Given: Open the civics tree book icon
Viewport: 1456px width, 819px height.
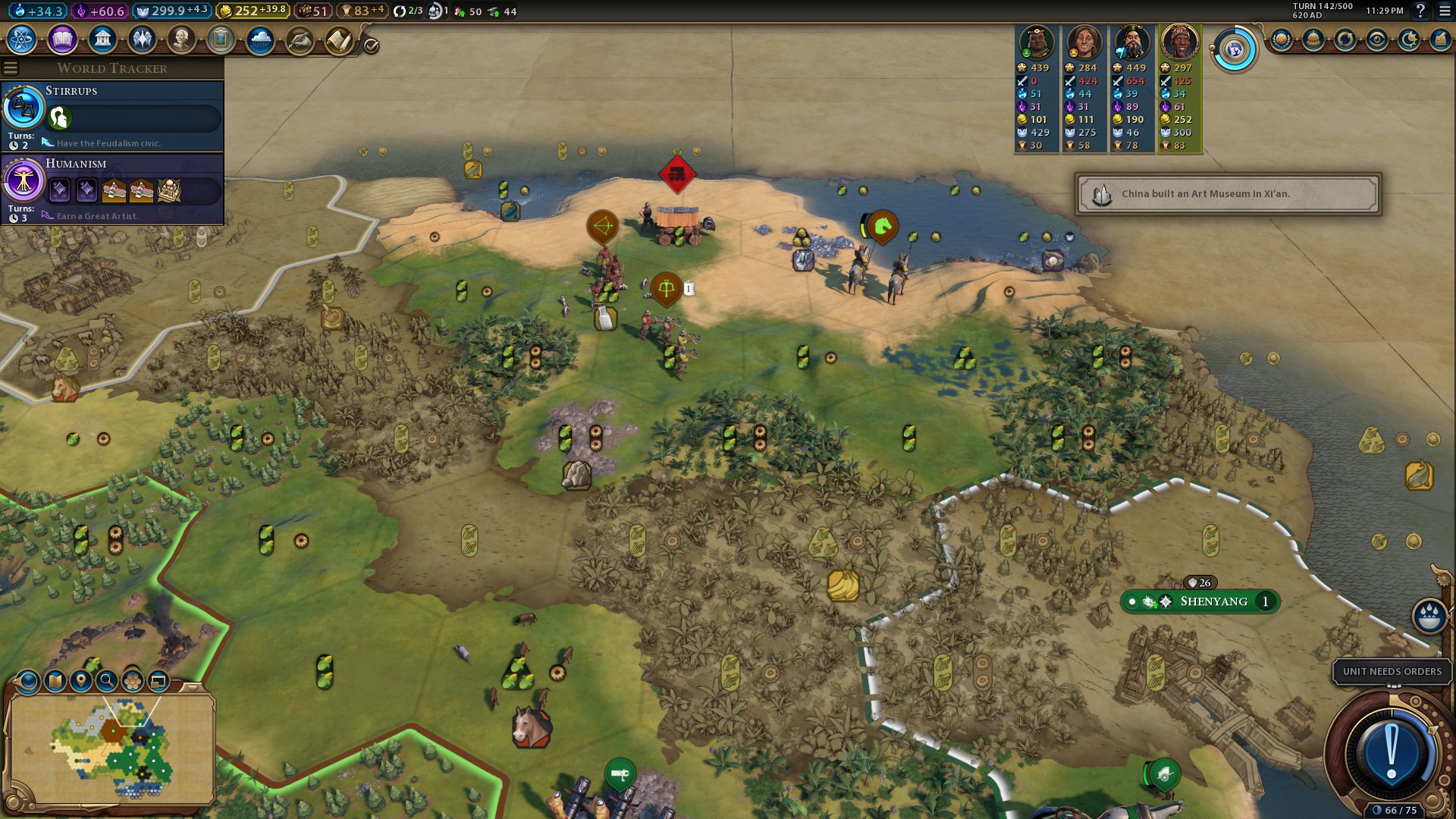Looking at the screenshot, I should [x=62, y=39].
